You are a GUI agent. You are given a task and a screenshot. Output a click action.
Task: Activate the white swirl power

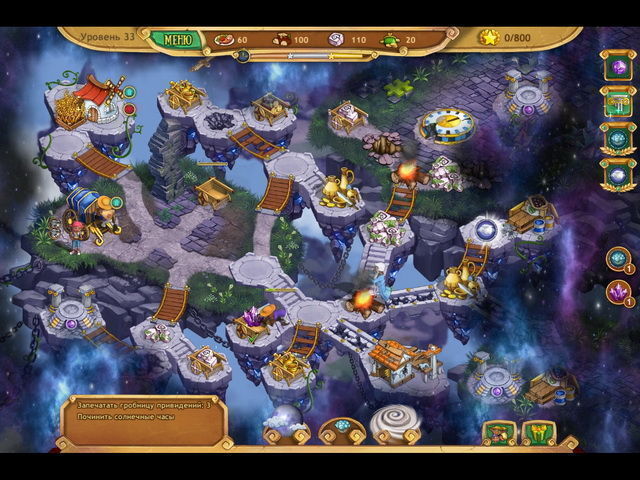pos(395,422)
